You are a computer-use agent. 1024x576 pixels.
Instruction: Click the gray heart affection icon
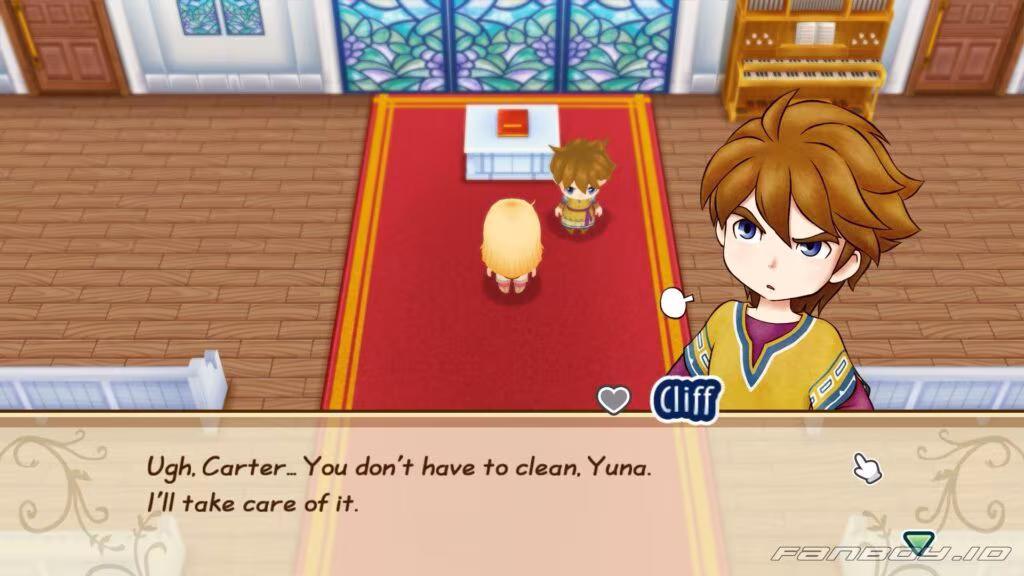pos(614,400)
